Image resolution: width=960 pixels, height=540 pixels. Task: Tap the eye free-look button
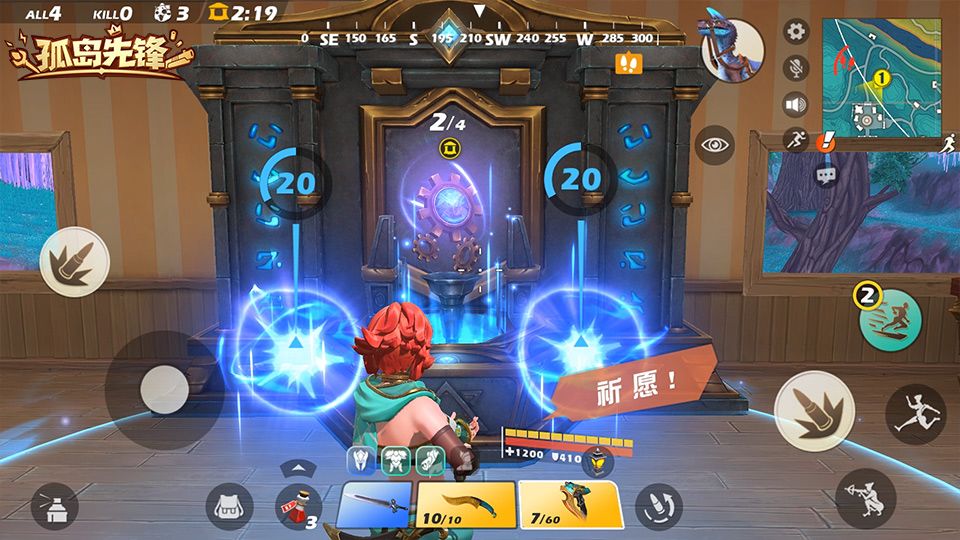[x=716, y=145]
